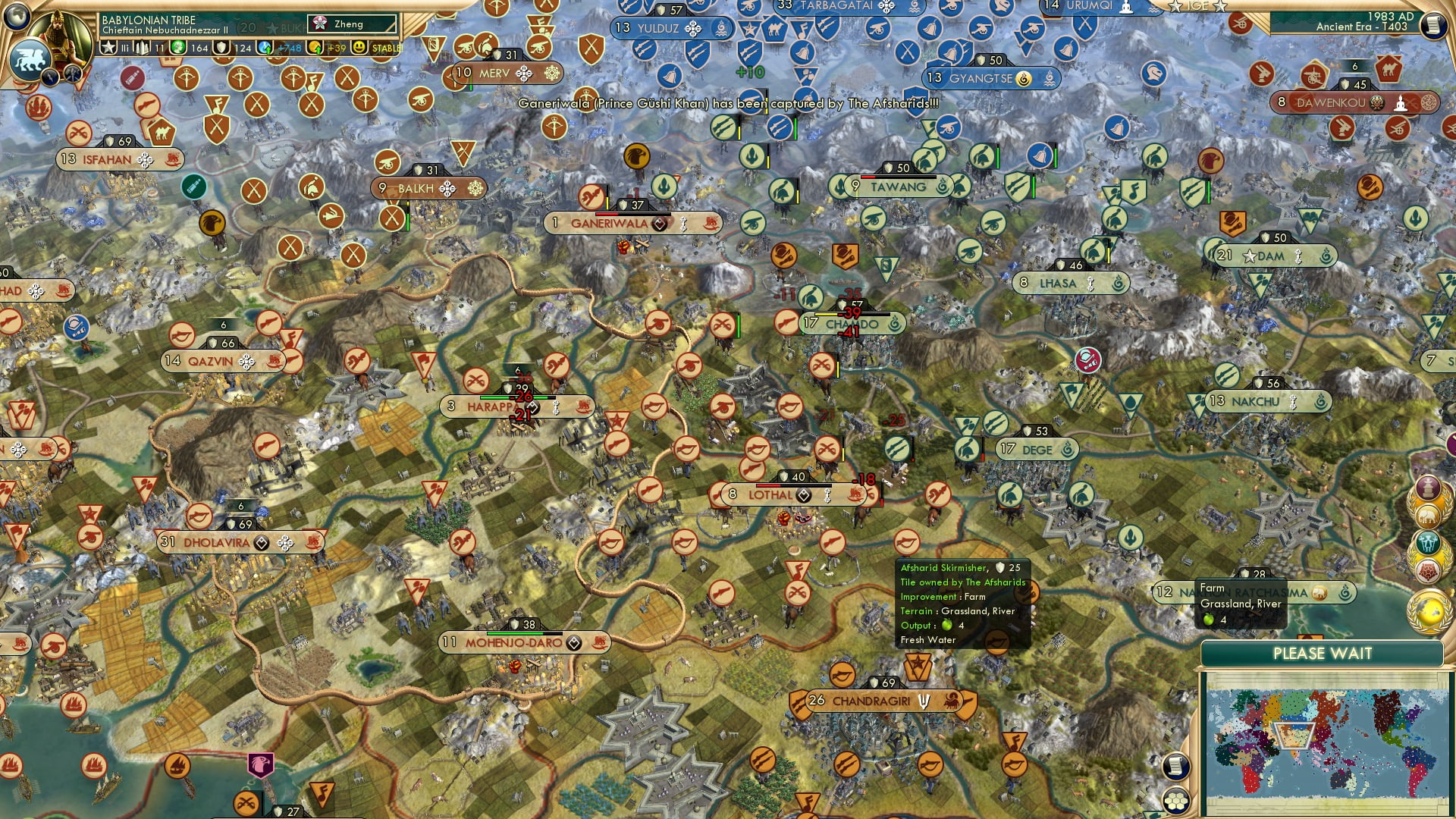Open the Chandragiri city banner
The height and width of the screenshot is (819, 1456).
click(874, 701)
